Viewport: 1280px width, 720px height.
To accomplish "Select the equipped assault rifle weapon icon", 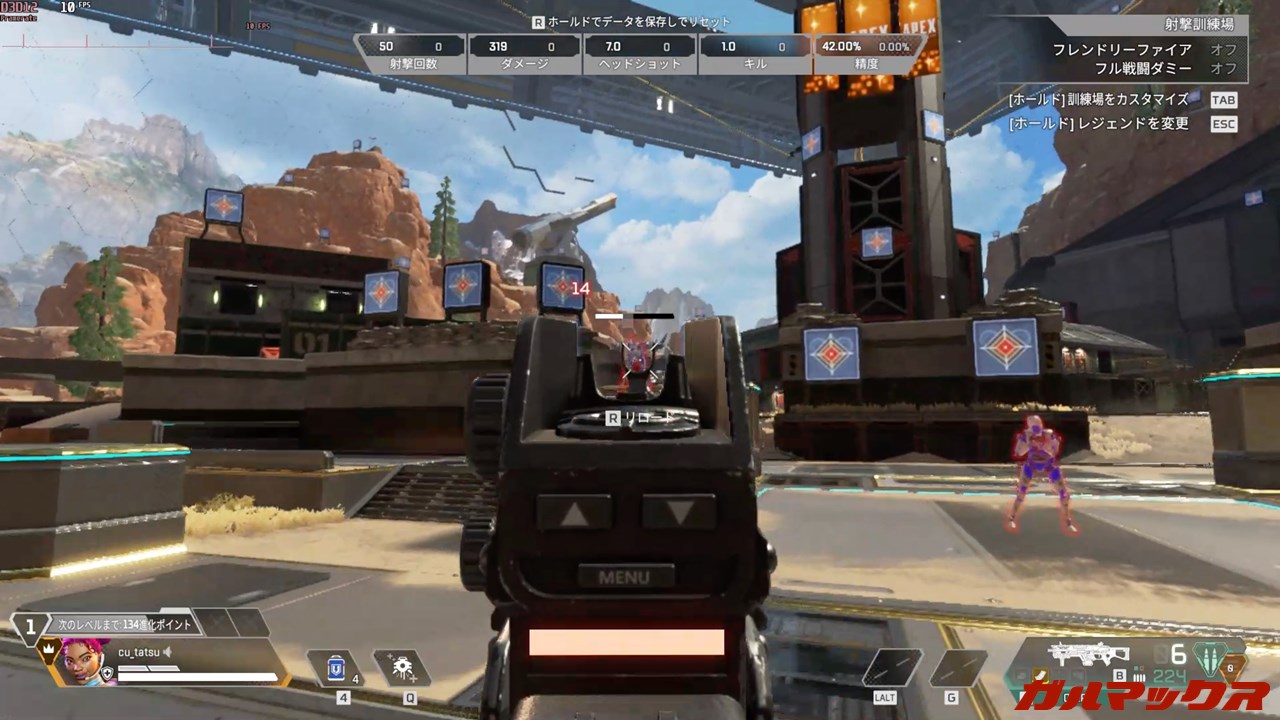I will (1088, 654).
